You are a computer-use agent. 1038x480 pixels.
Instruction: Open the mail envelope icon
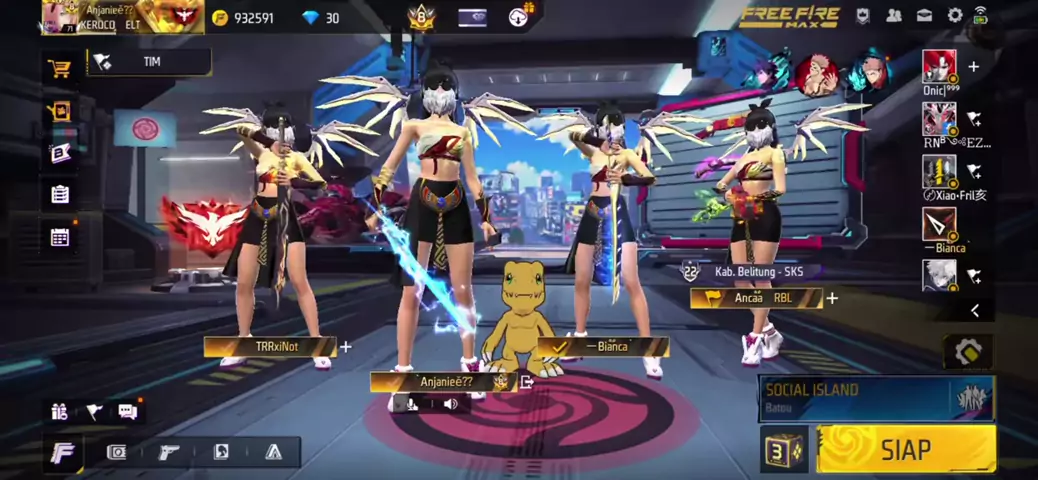(x=924, y=16)
